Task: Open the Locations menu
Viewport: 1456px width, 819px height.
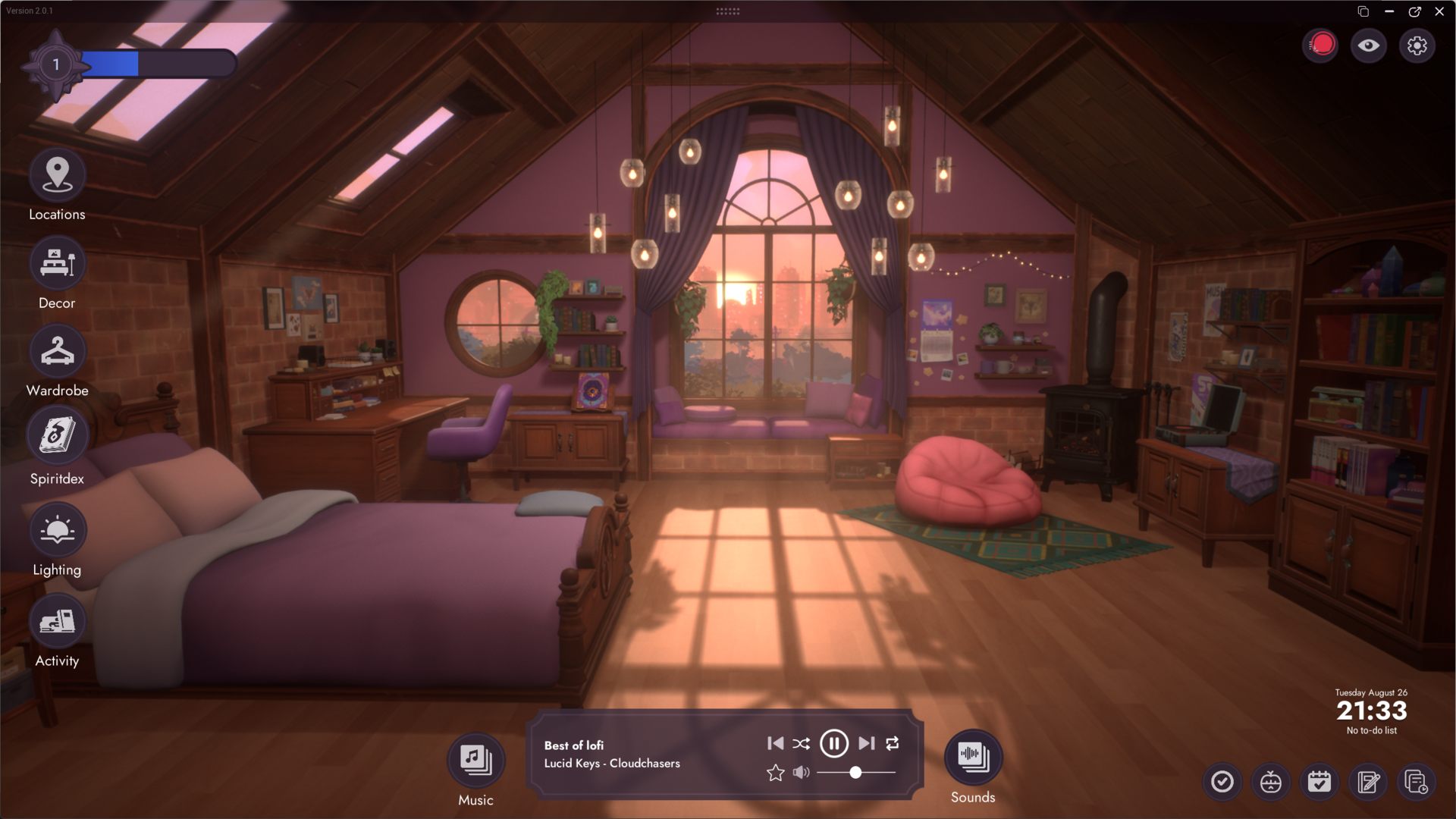Action: click(x=57, y=175)
